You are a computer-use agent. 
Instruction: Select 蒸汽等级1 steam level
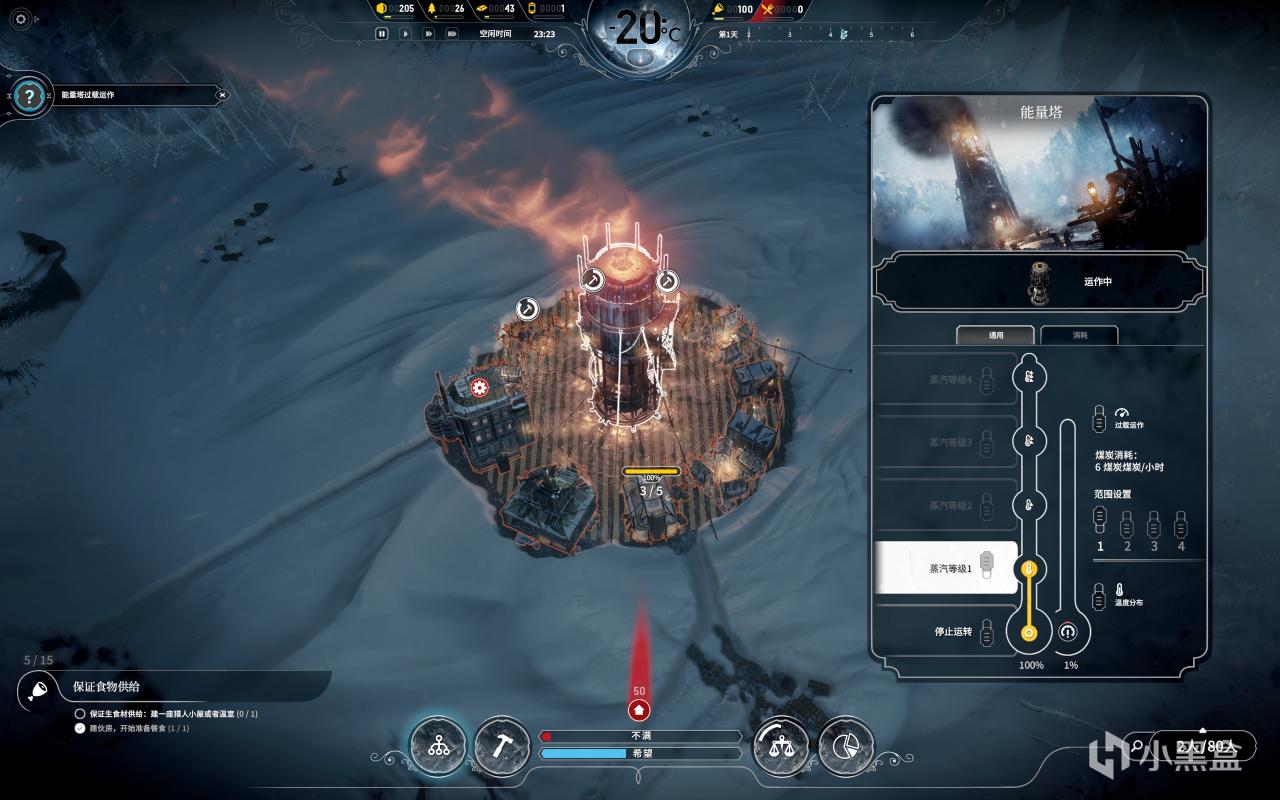[x=946, y=568]
